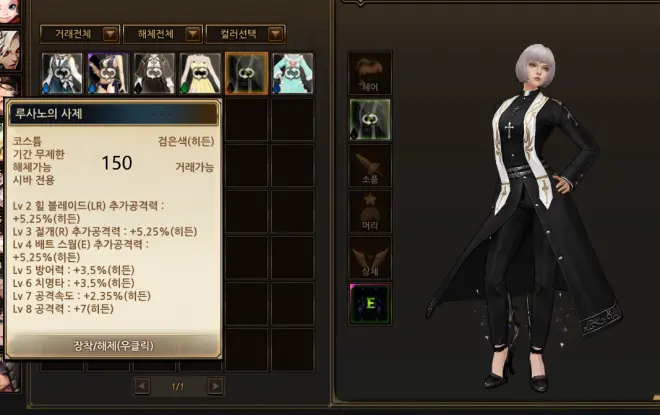Image resolution: width=660 pixels, height=415 pixels.
Task: Select the mint green costume thumbnail
Action: tap(292, 73)
